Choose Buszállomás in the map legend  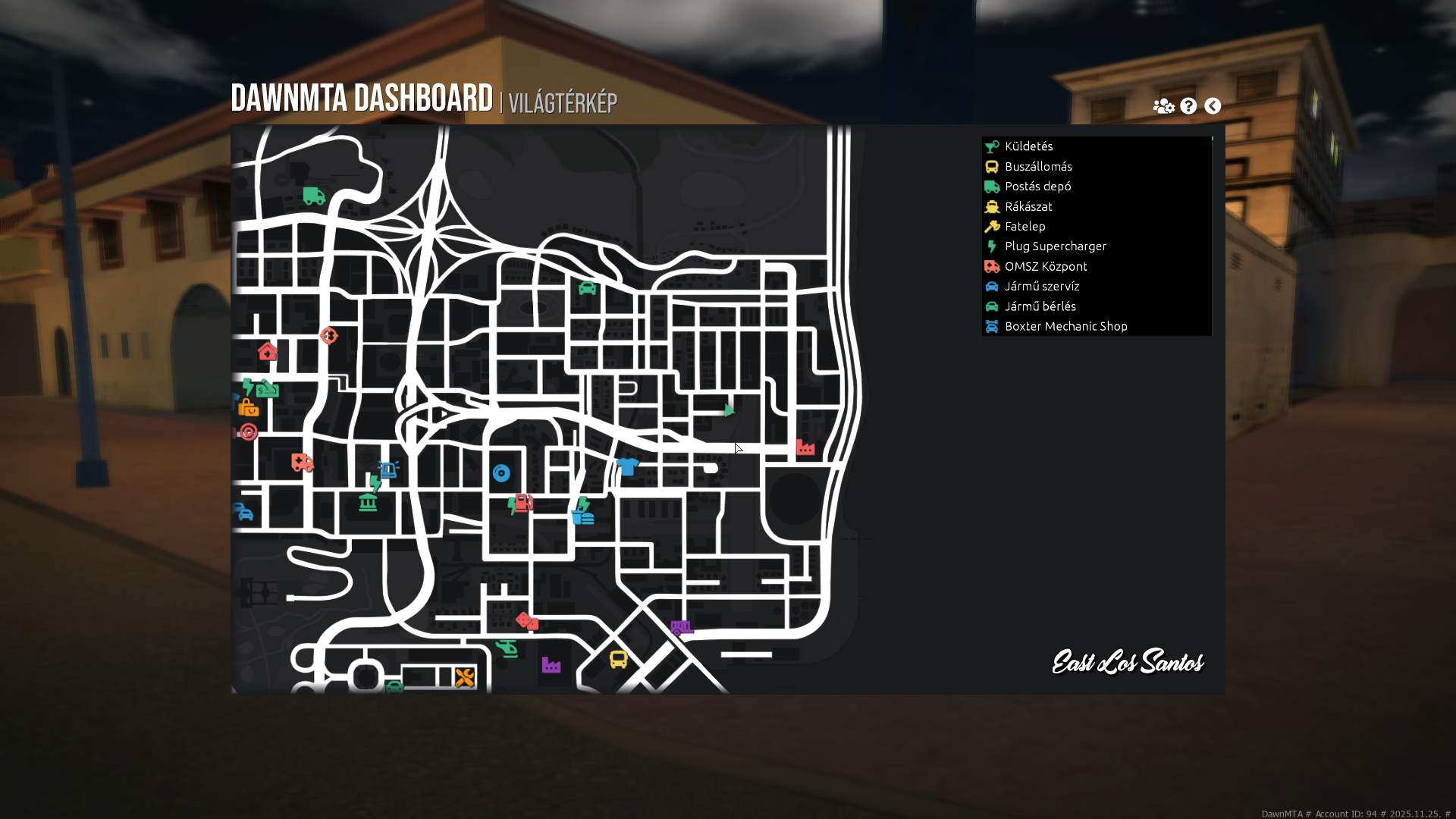click(1037, 167)
